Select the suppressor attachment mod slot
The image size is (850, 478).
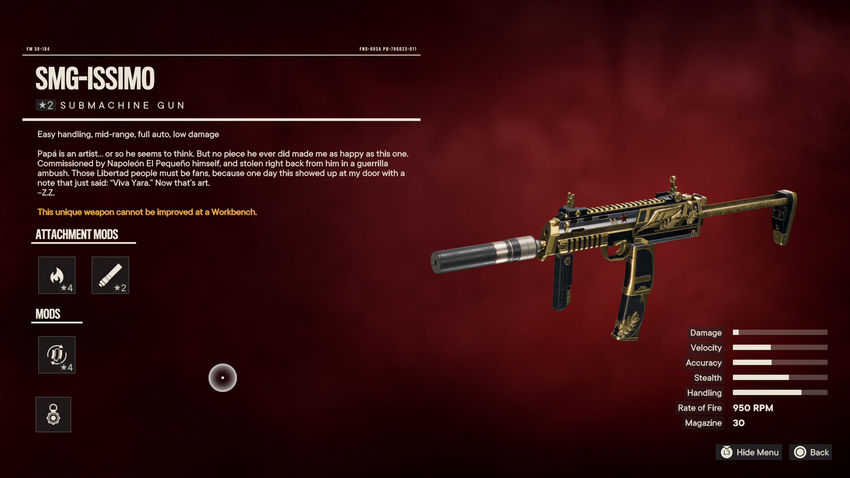coord(110,275)
